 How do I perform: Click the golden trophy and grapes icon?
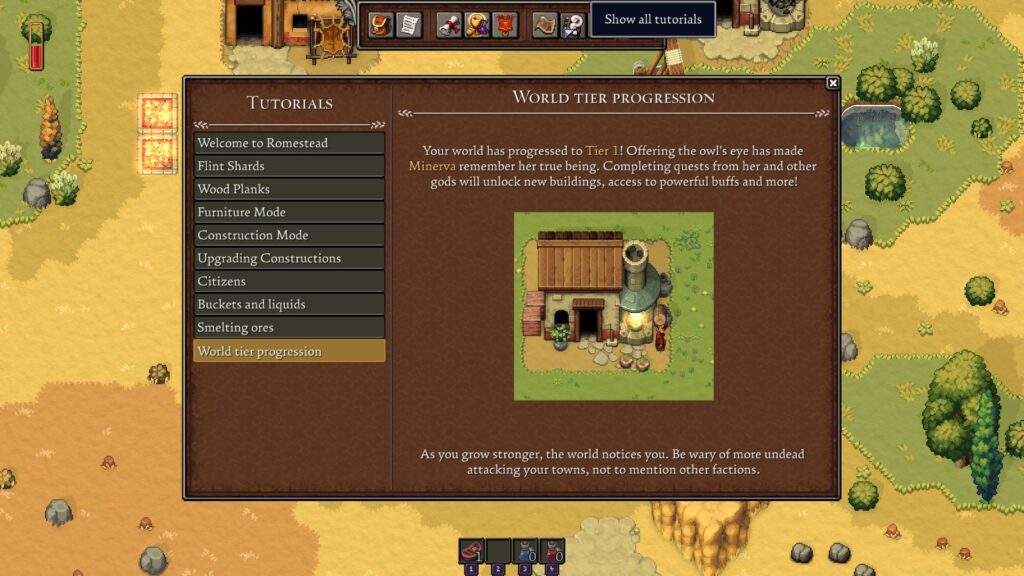click(477, 25)
